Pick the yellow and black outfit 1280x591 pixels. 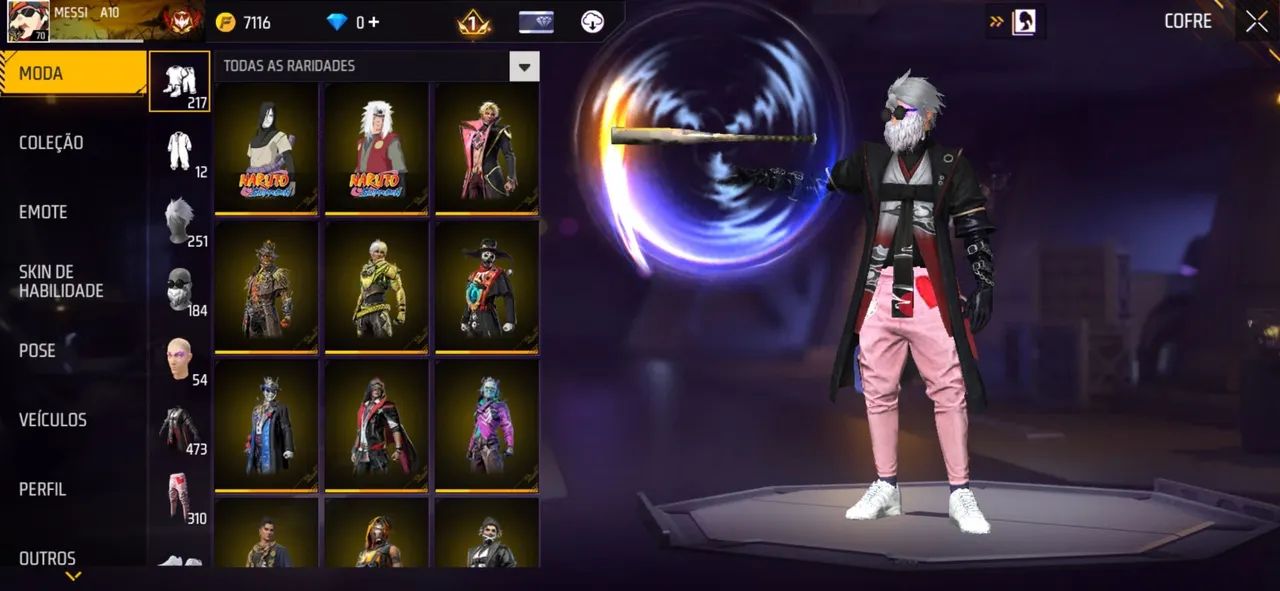(377, 287)
